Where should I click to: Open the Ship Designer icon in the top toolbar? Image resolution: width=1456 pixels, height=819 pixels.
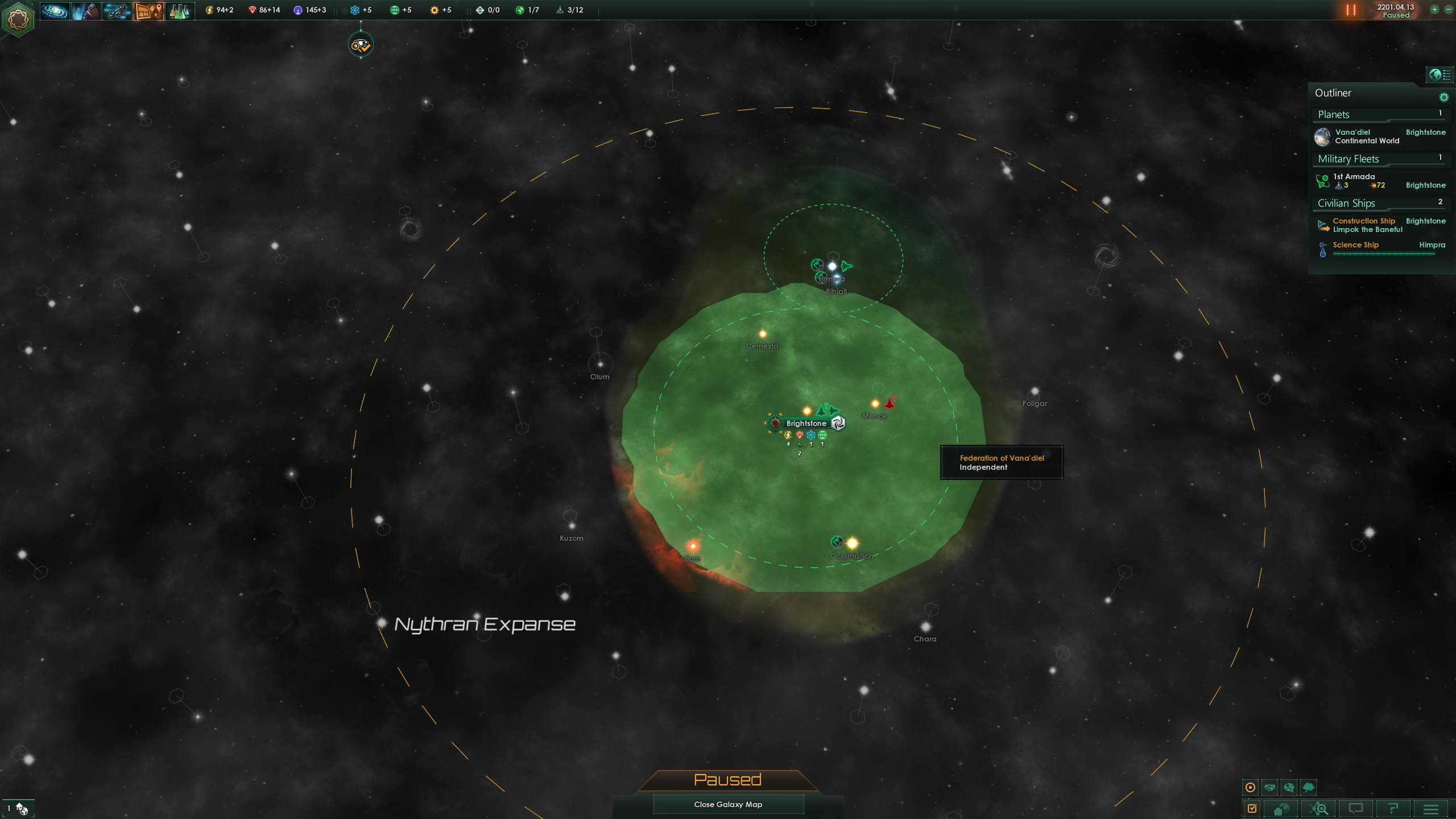tap(116, 11)
